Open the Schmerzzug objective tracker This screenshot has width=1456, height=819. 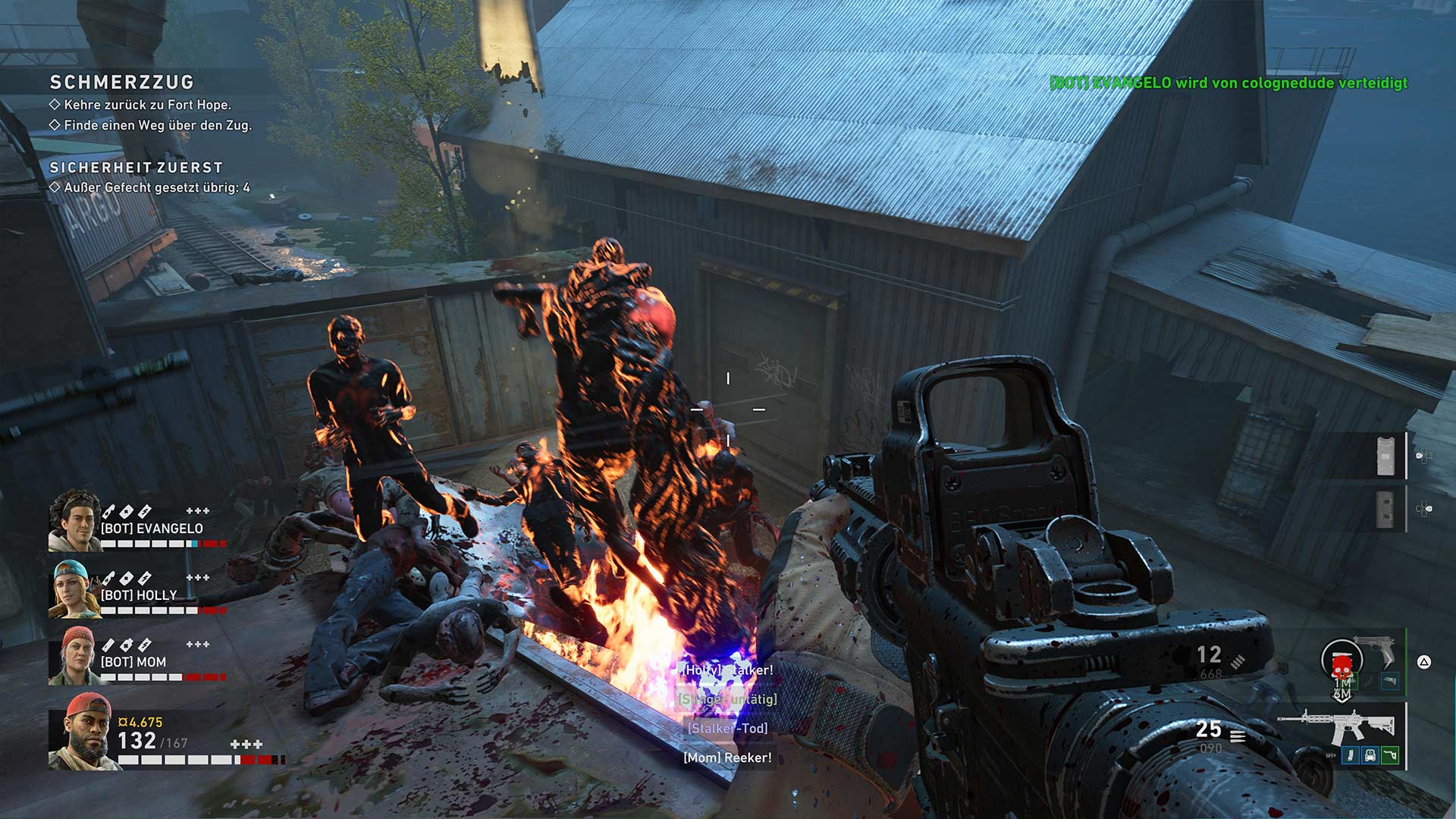tap(121, 82)
